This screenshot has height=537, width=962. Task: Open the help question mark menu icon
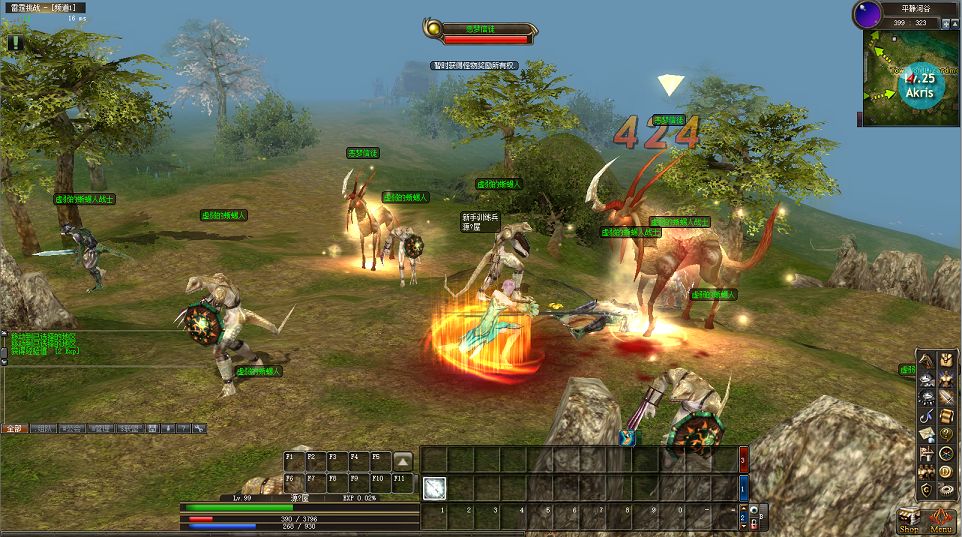[x=945, y=433]
